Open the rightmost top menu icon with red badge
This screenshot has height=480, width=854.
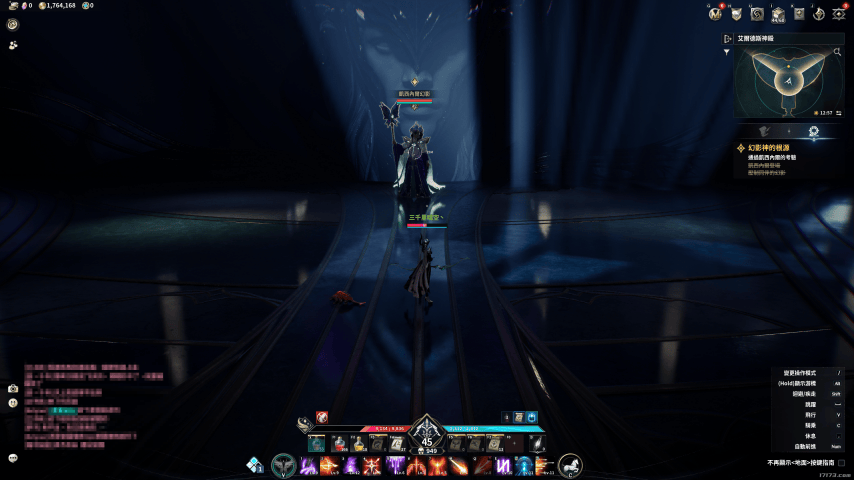click(x=838, y=13)
